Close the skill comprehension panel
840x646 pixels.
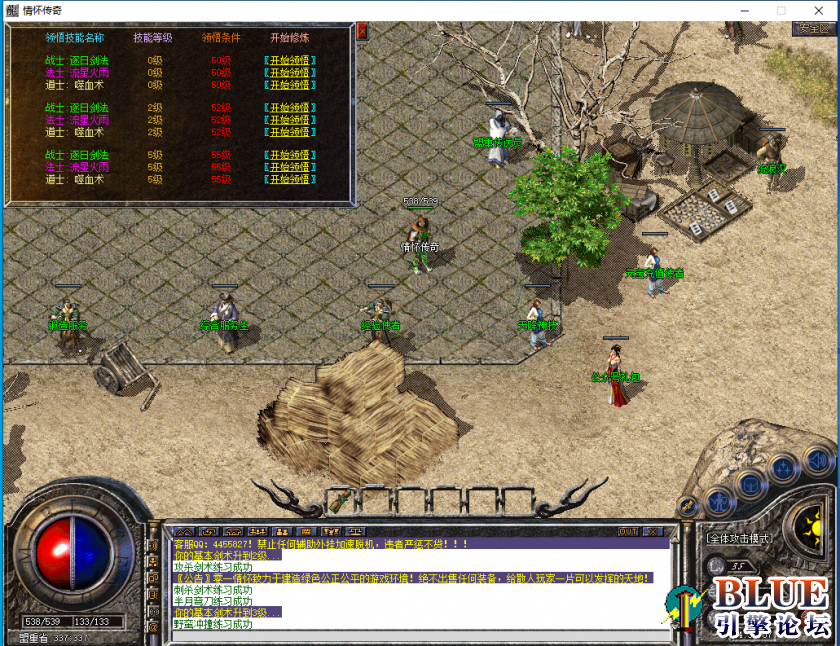coord(361,32)
